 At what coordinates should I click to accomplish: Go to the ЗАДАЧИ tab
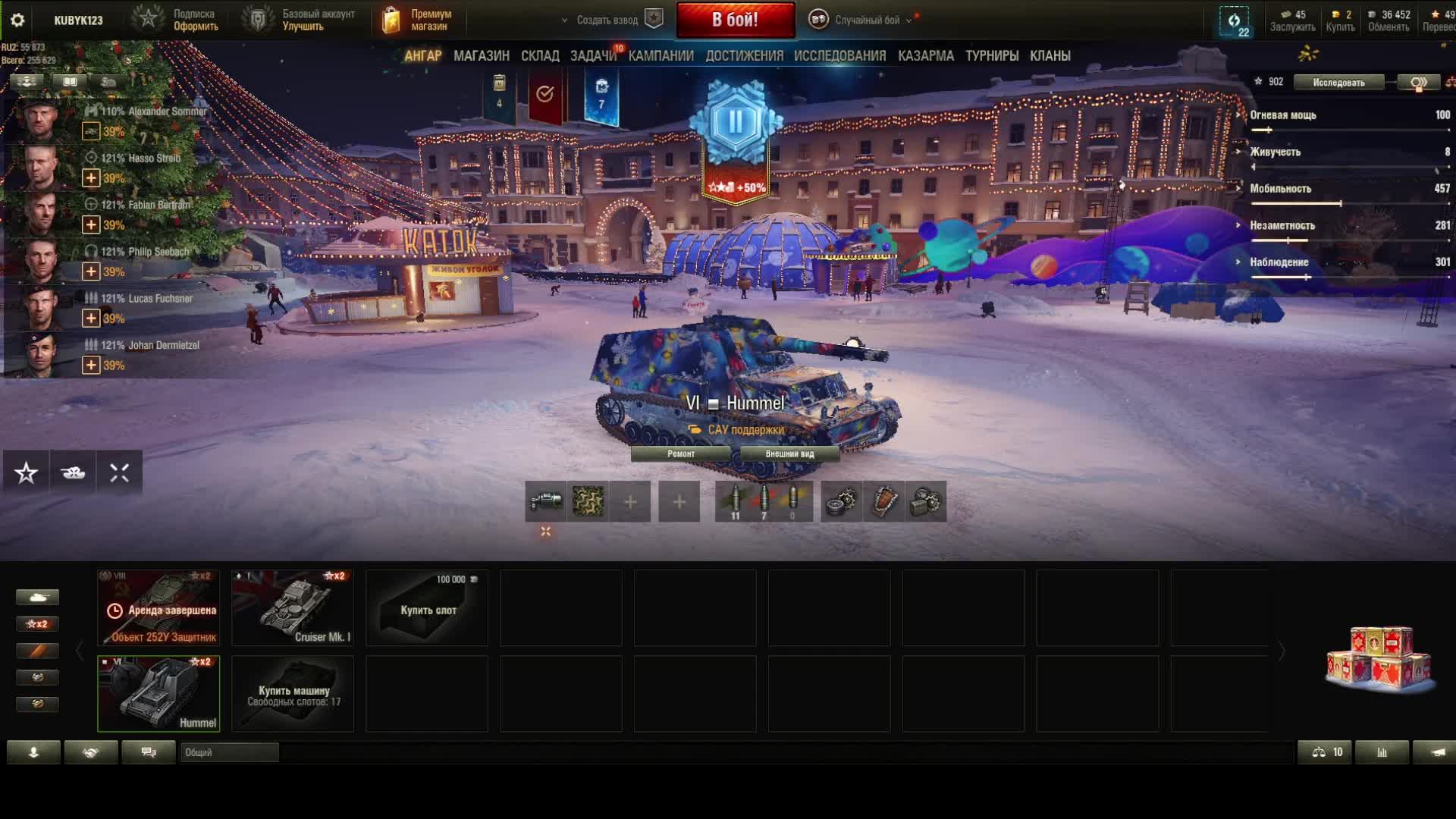[593, 55]
